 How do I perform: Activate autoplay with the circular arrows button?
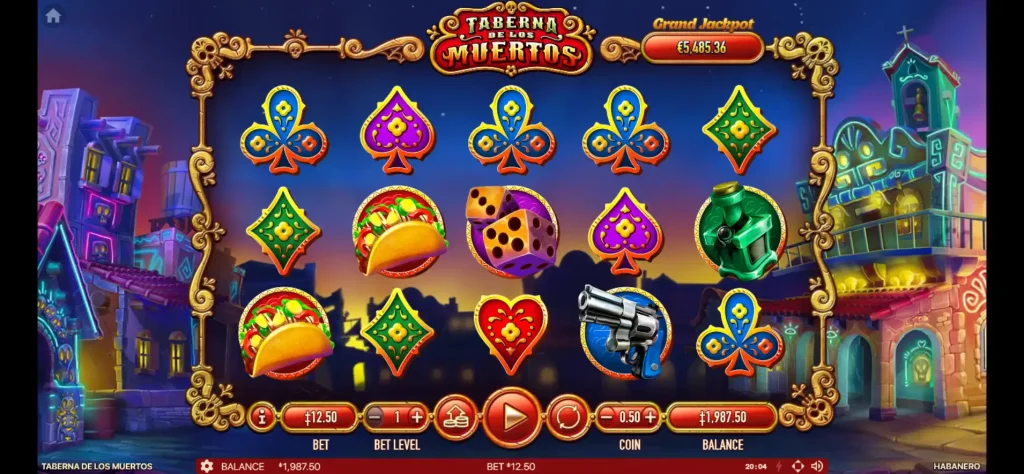pyautogui.click(x=567, y=416)
